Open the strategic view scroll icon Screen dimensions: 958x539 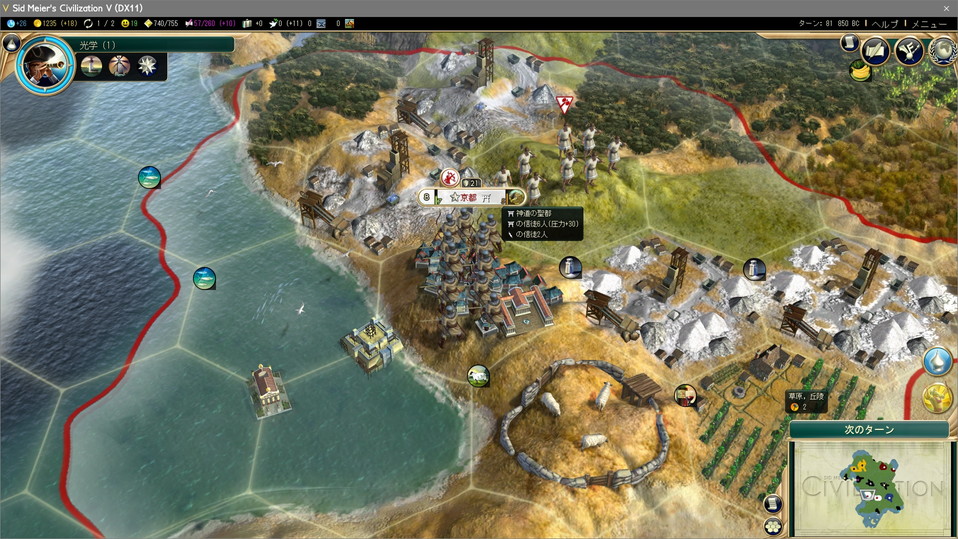[x=773, y=504]
